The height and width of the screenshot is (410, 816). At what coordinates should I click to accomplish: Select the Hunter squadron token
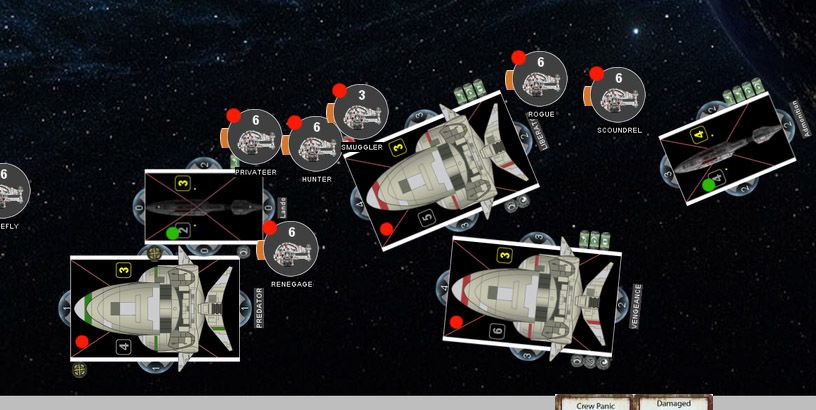316,142
